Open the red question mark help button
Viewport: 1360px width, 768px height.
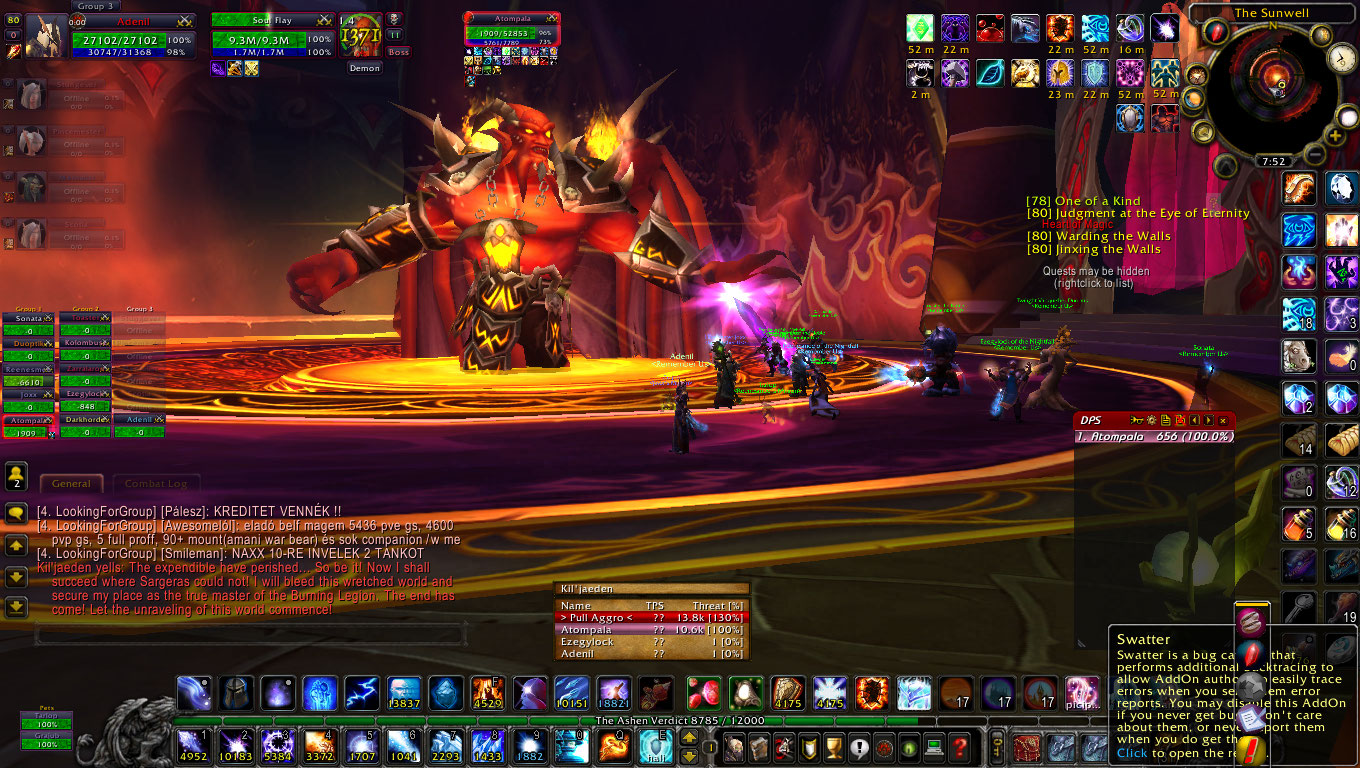click(x=959, y=746)
